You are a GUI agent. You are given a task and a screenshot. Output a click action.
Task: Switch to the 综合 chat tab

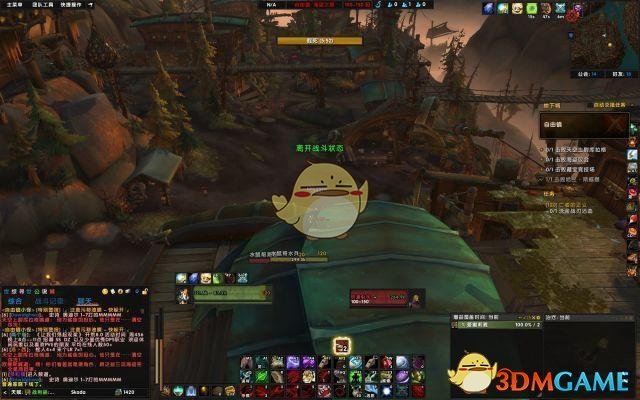[15, 300]
